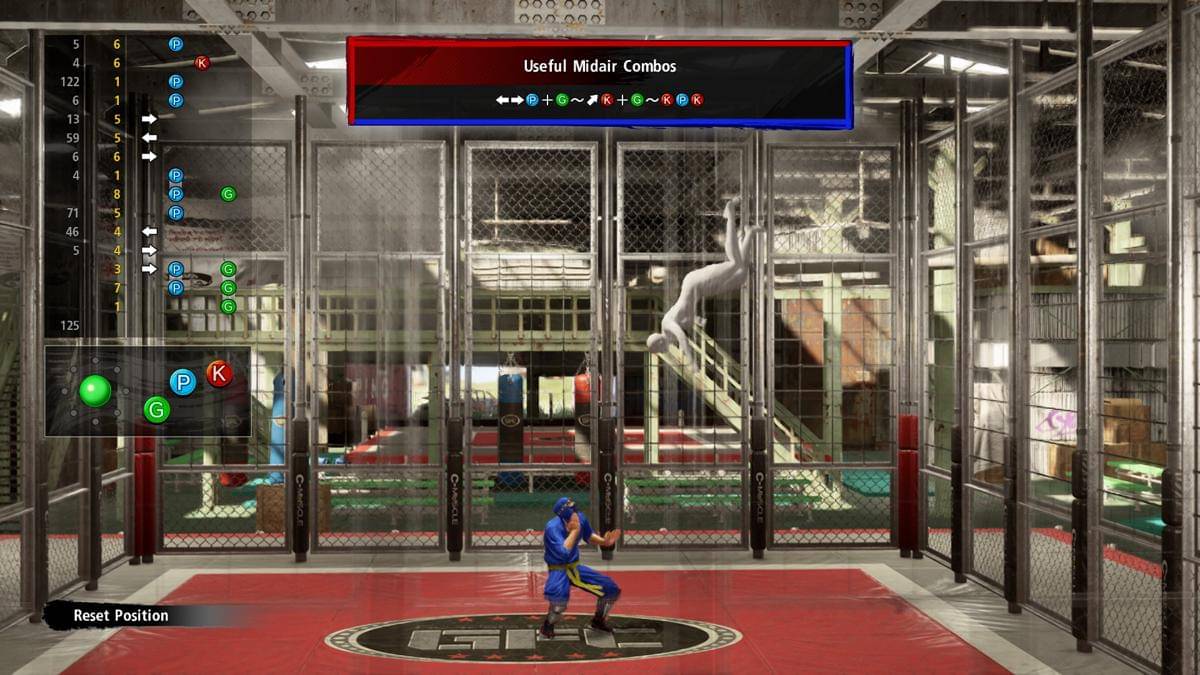1200x675 pixels.
Task: Click the Reset Position label
Action: (121, 616)
